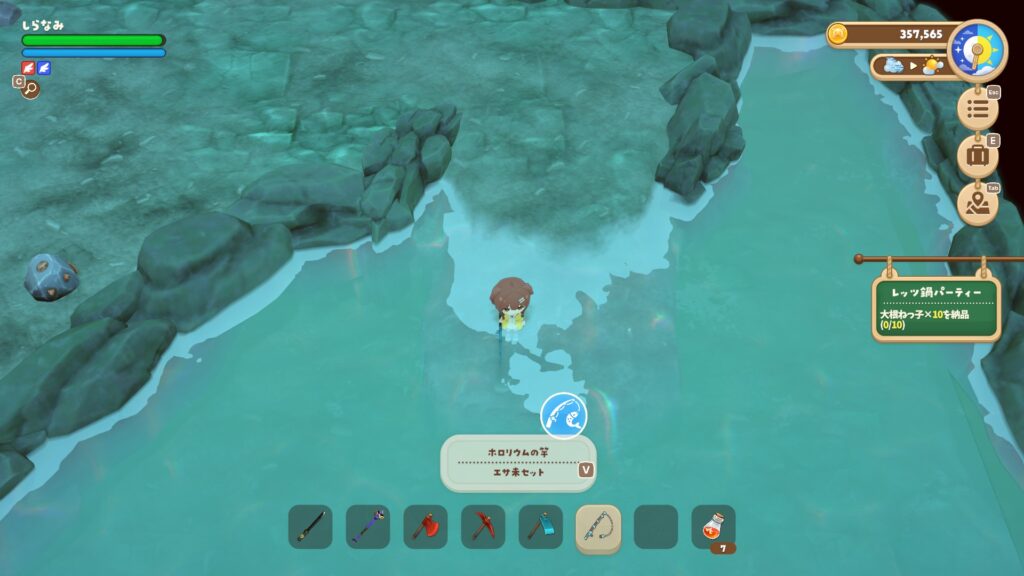Screen dimensions: 1024x576
Task: Choose the red pickaxe hotbar slot
Action: click(x=483, y=527)
